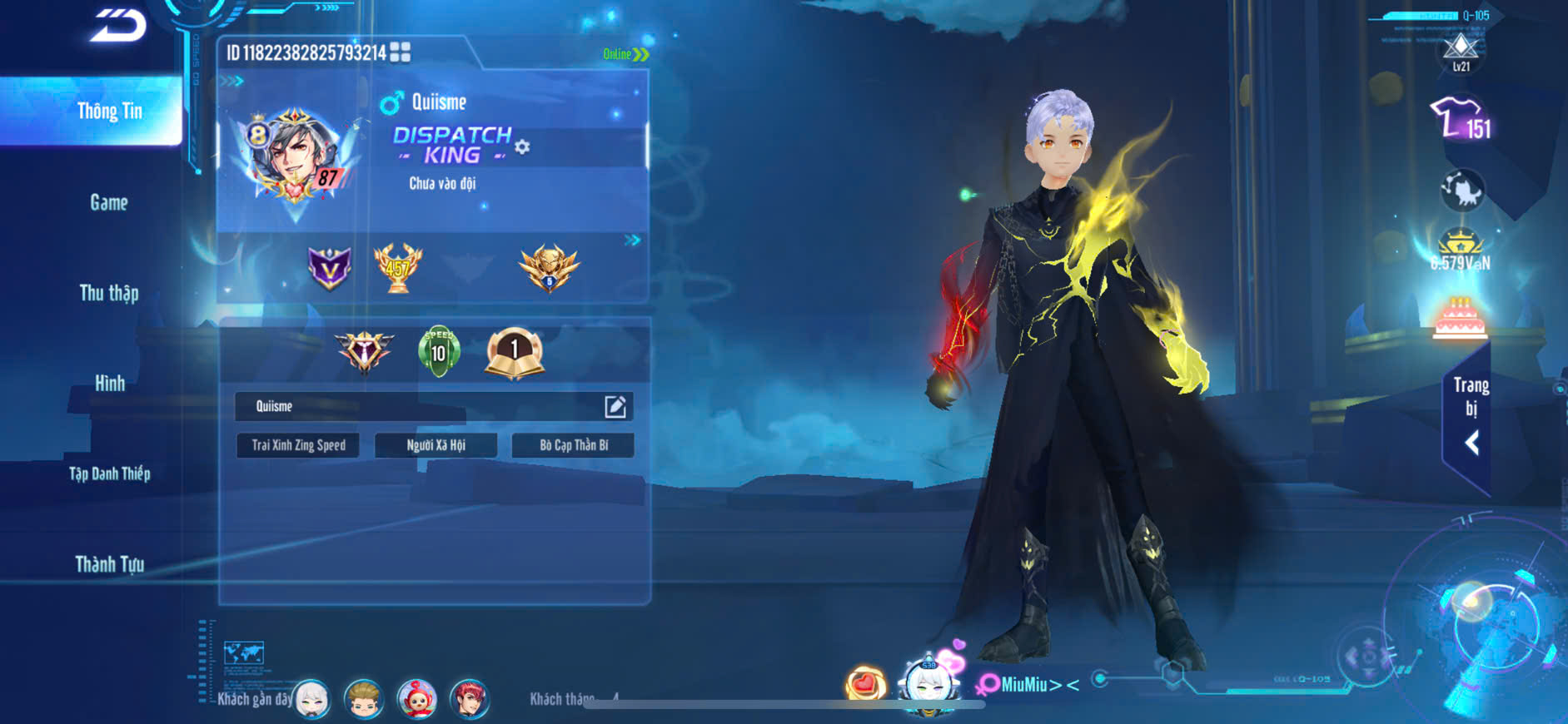Open the birthday cake icon
Image resolution: width=1568 pixels, height=724 pixels.
pos(1460,318)
